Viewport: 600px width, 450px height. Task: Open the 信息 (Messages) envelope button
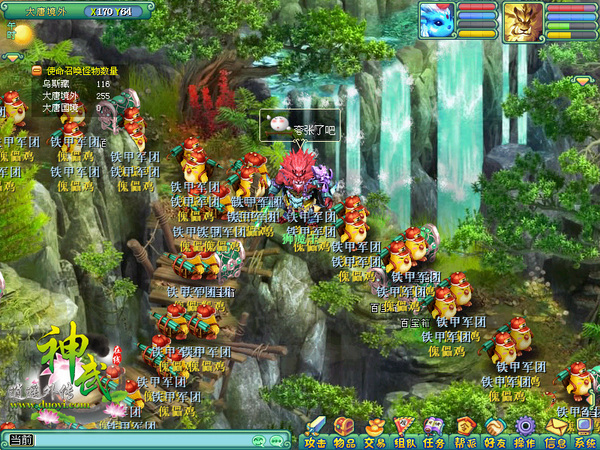tap(555, 431)
